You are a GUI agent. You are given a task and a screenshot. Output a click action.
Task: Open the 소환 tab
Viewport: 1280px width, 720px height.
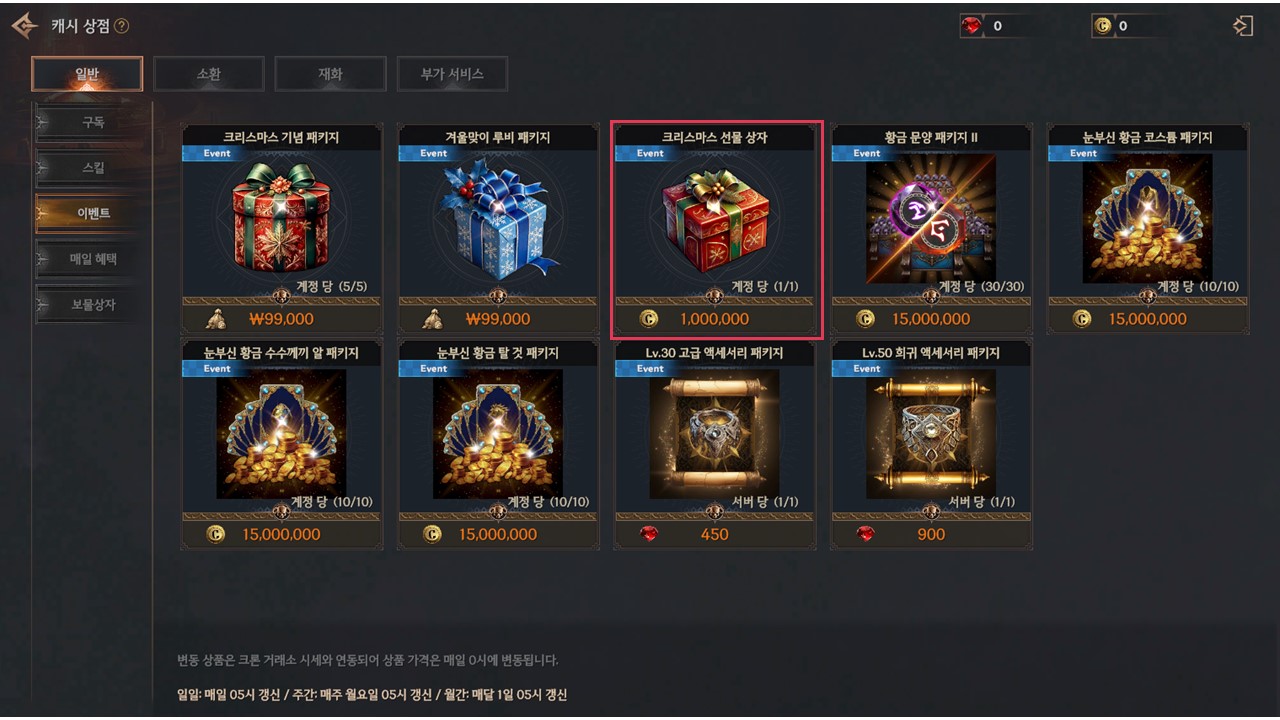pyautogui.click(x=209, y=74)
